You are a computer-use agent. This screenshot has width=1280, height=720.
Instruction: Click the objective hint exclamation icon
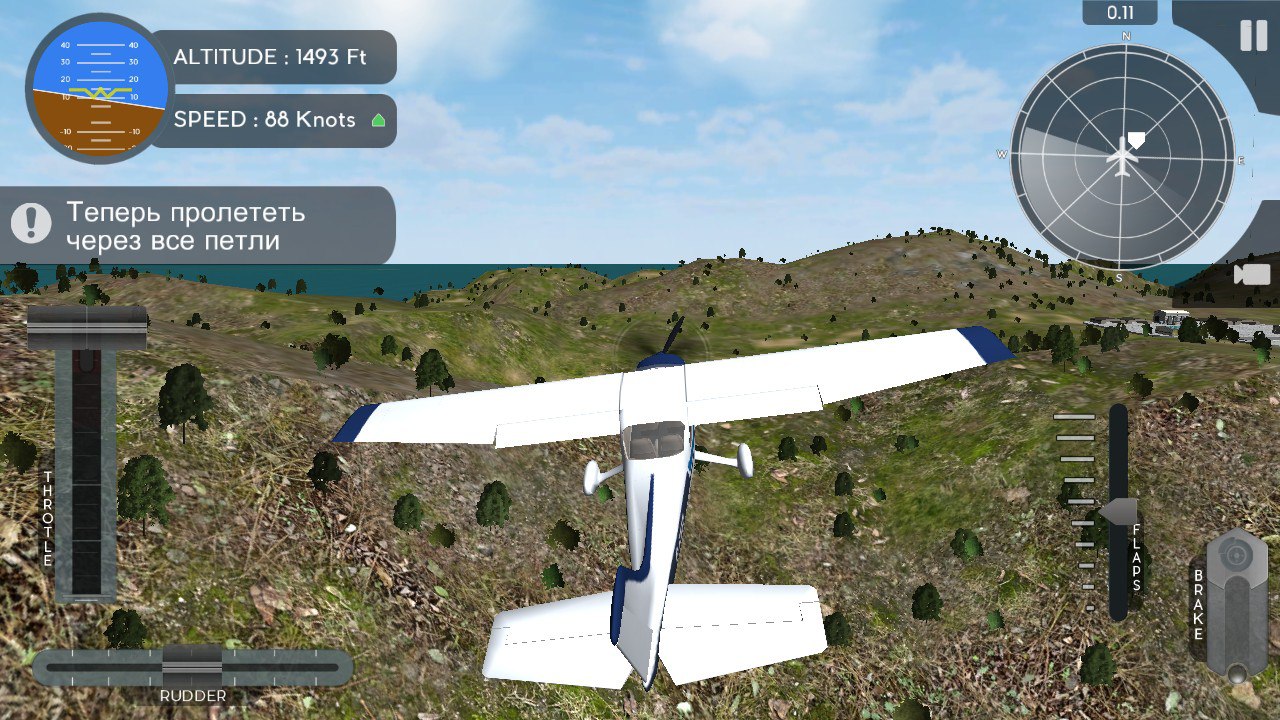pos(32,223)
